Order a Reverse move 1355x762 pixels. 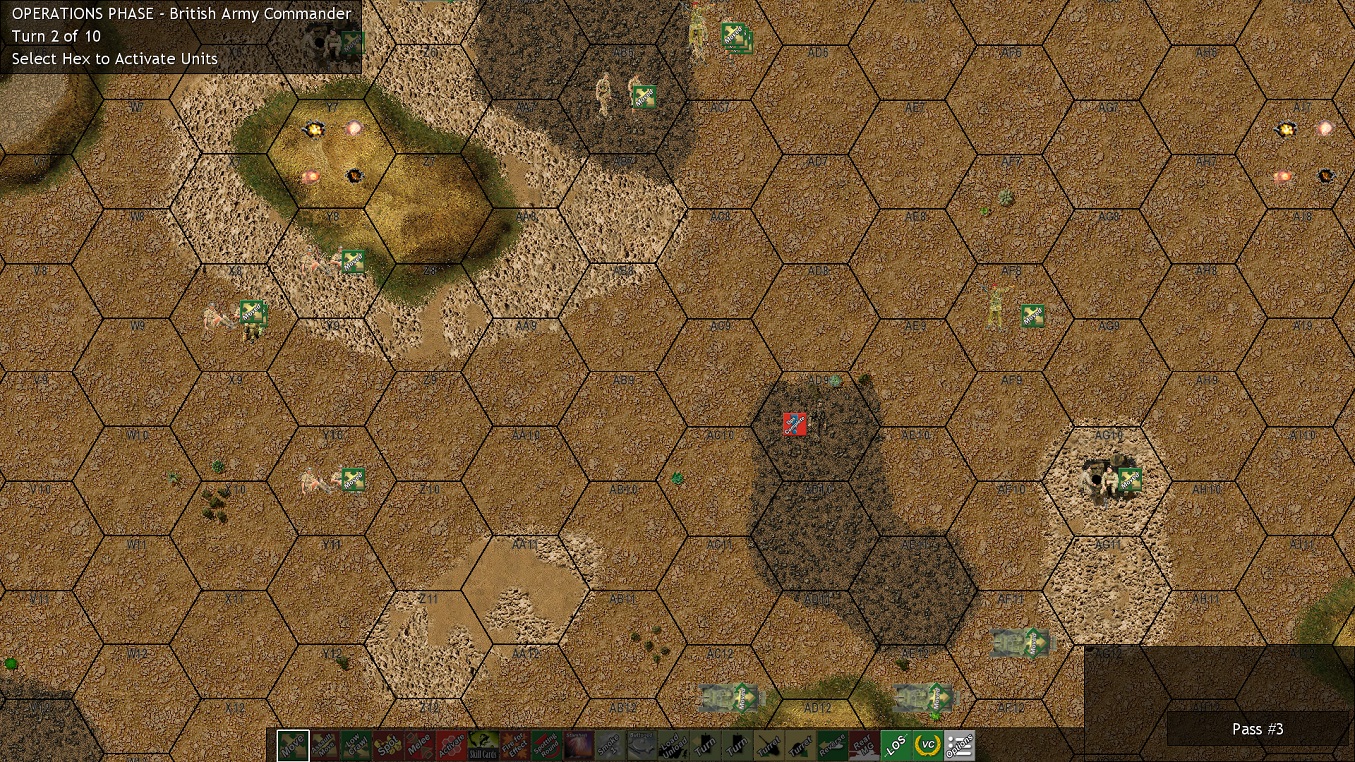coord(833,745)
